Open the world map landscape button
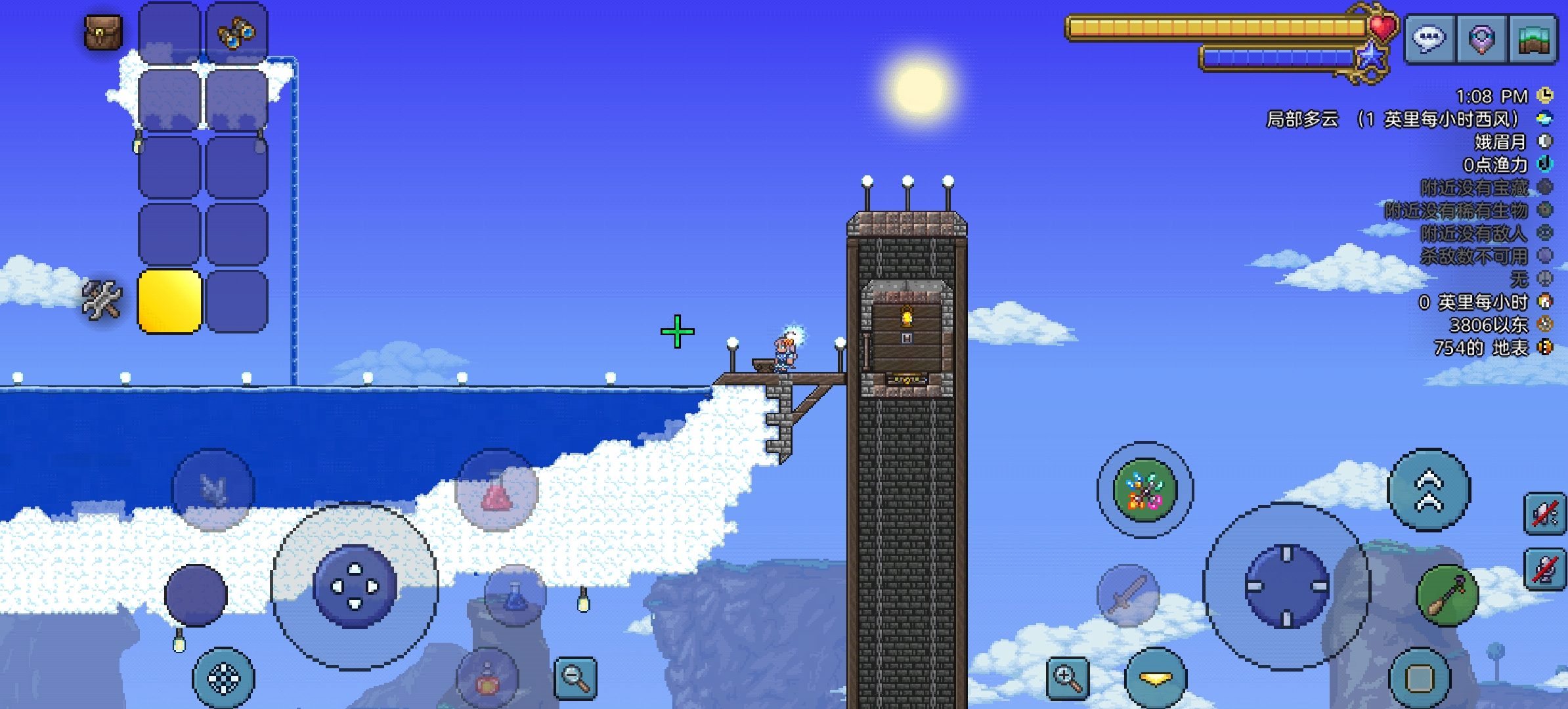 coord(1533,39)
